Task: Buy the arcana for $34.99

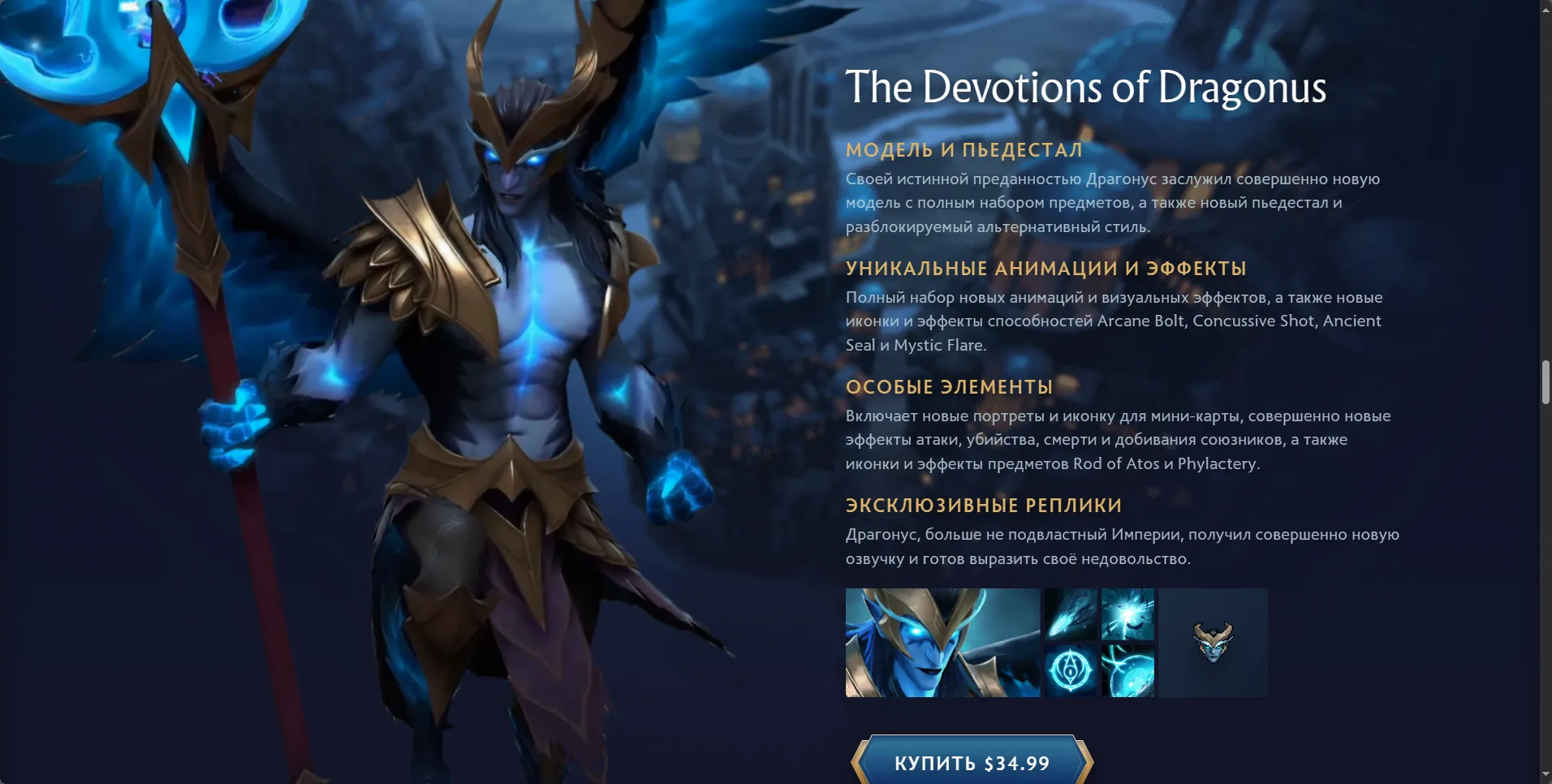Action: 972,762
